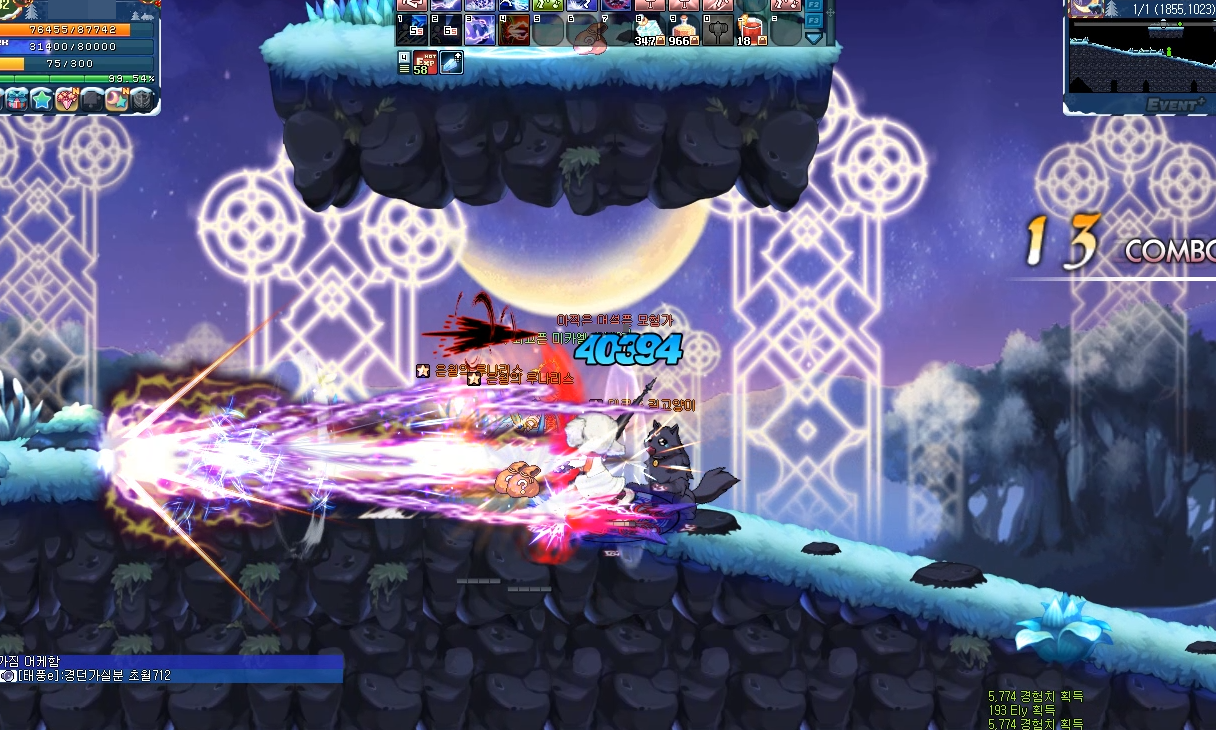Open the Hot EXP buff icon

coord(426,63)
